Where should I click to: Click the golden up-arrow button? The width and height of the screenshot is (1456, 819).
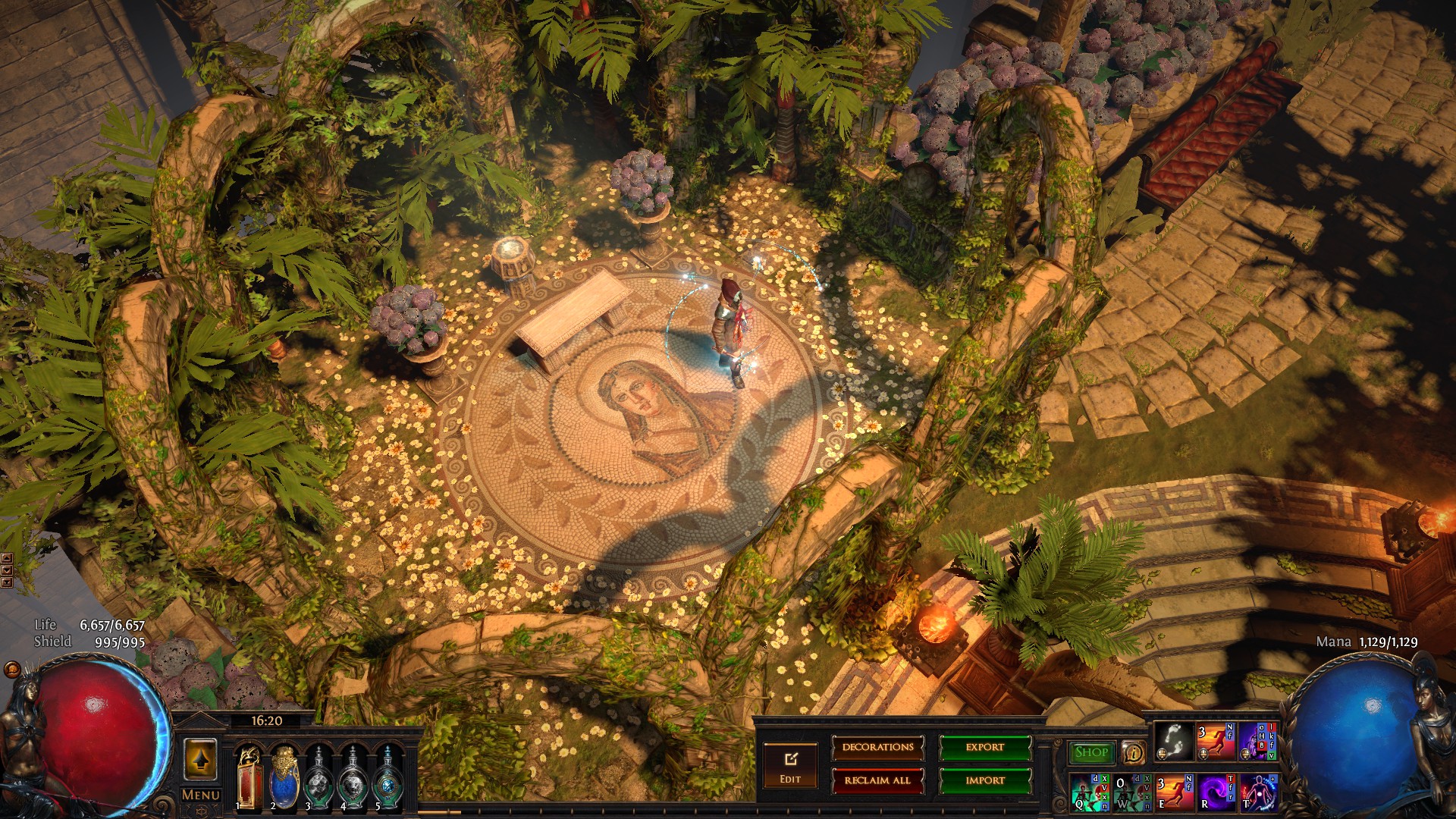click(x=200, y=760)
